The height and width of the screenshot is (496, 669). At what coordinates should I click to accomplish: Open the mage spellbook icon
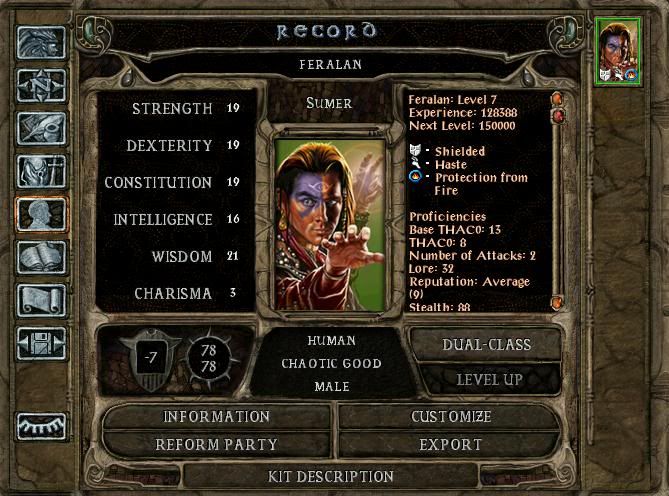42,257
